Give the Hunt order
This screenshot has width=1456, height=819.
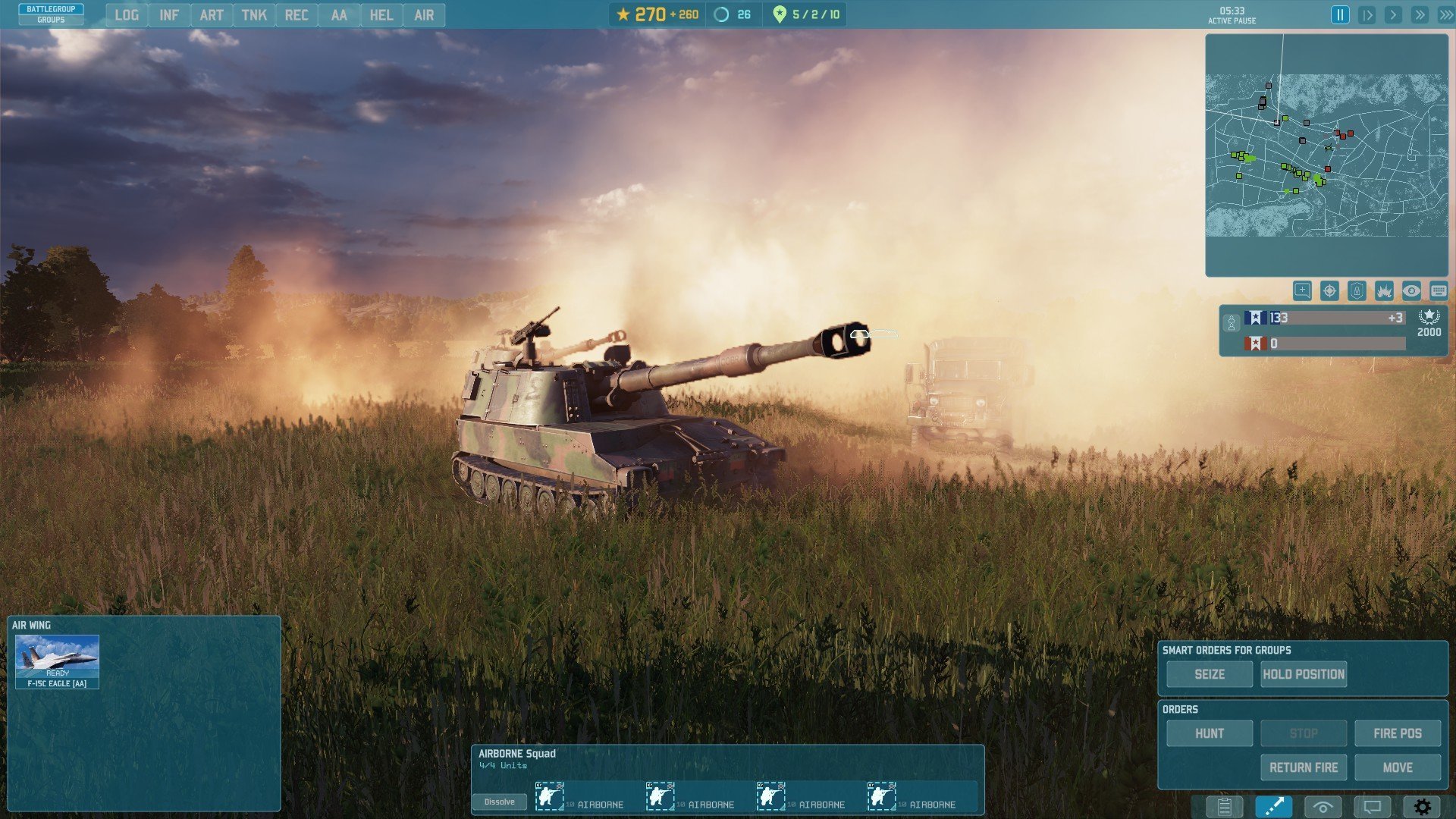[x=1210, y=733]
